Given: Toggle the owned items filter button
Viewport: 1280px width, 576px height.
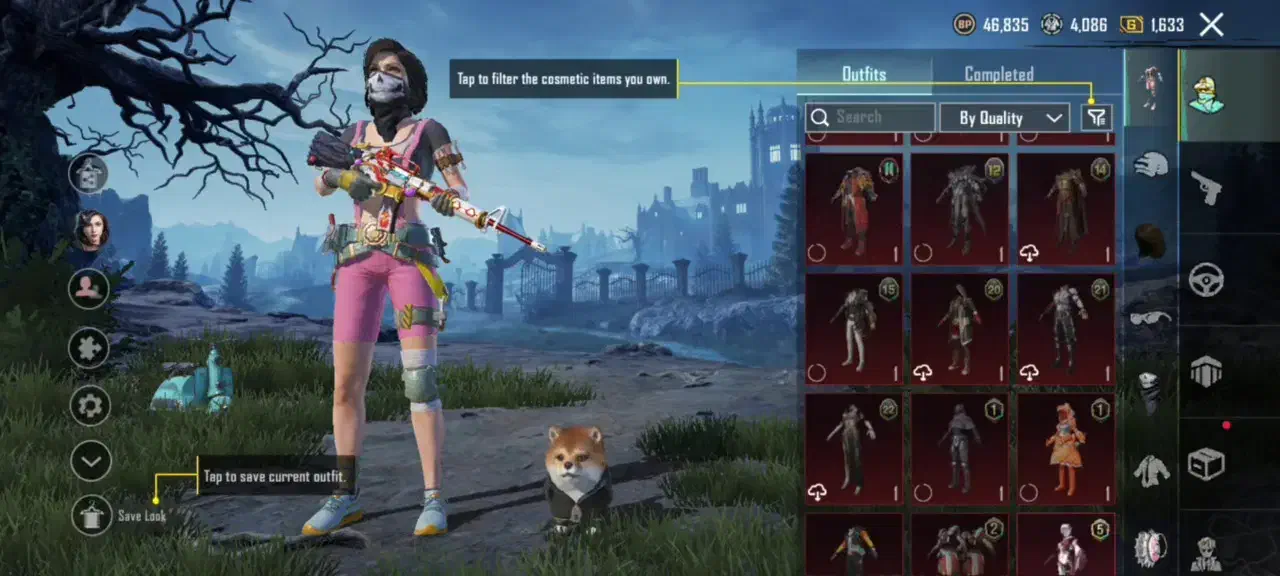Looking at the screenshot, I should point(1097,118).
